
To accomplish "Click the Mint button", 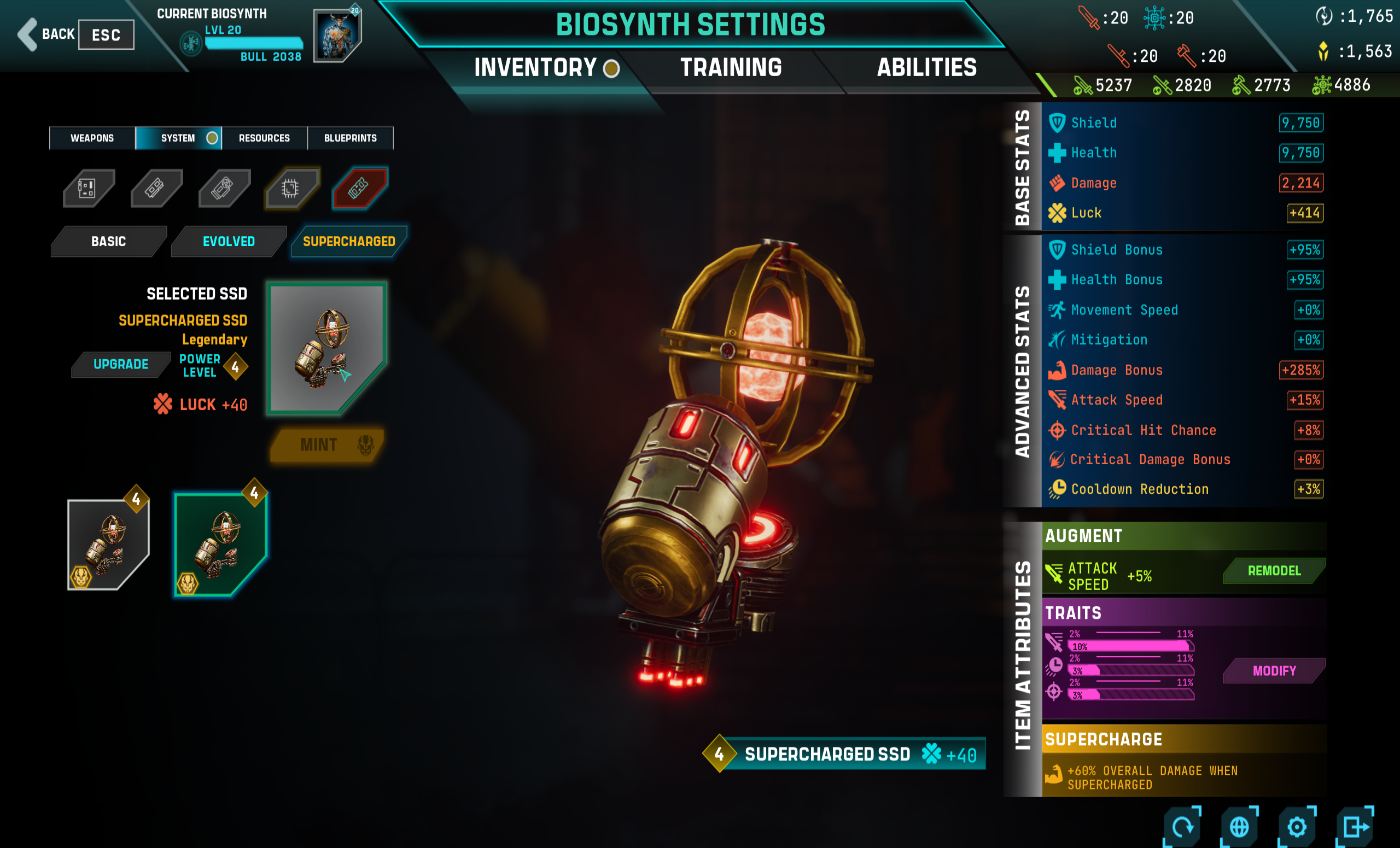I will click(326, 445).
